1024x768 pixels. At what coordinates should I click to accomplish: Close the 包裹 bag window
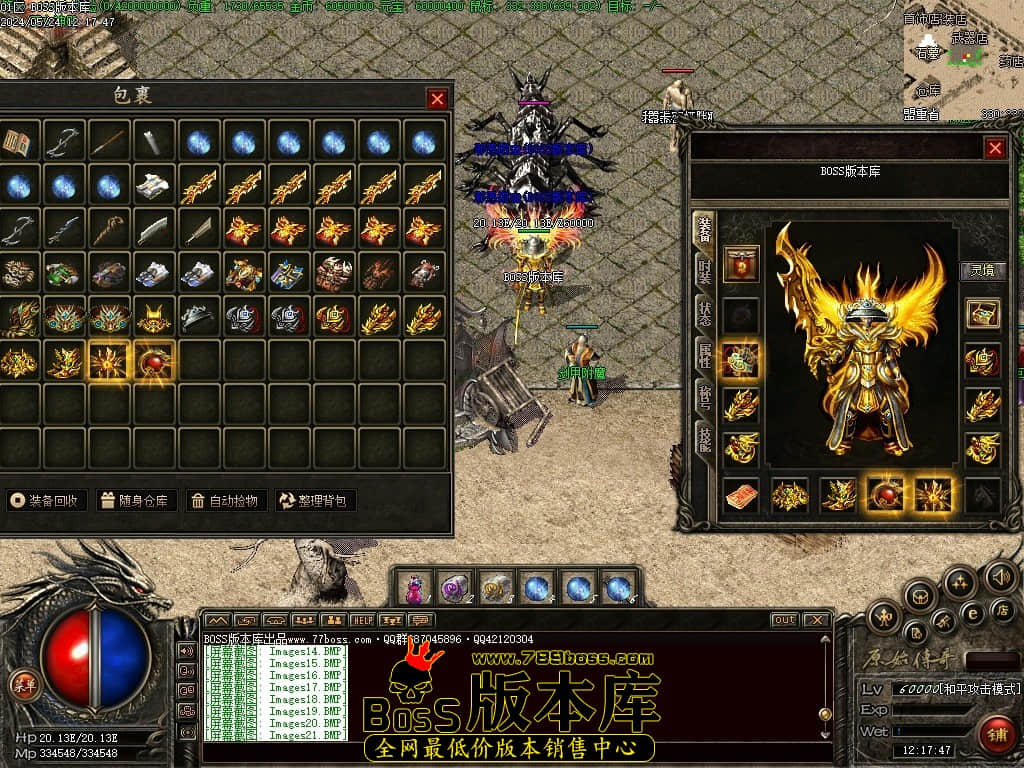[437, 98]
